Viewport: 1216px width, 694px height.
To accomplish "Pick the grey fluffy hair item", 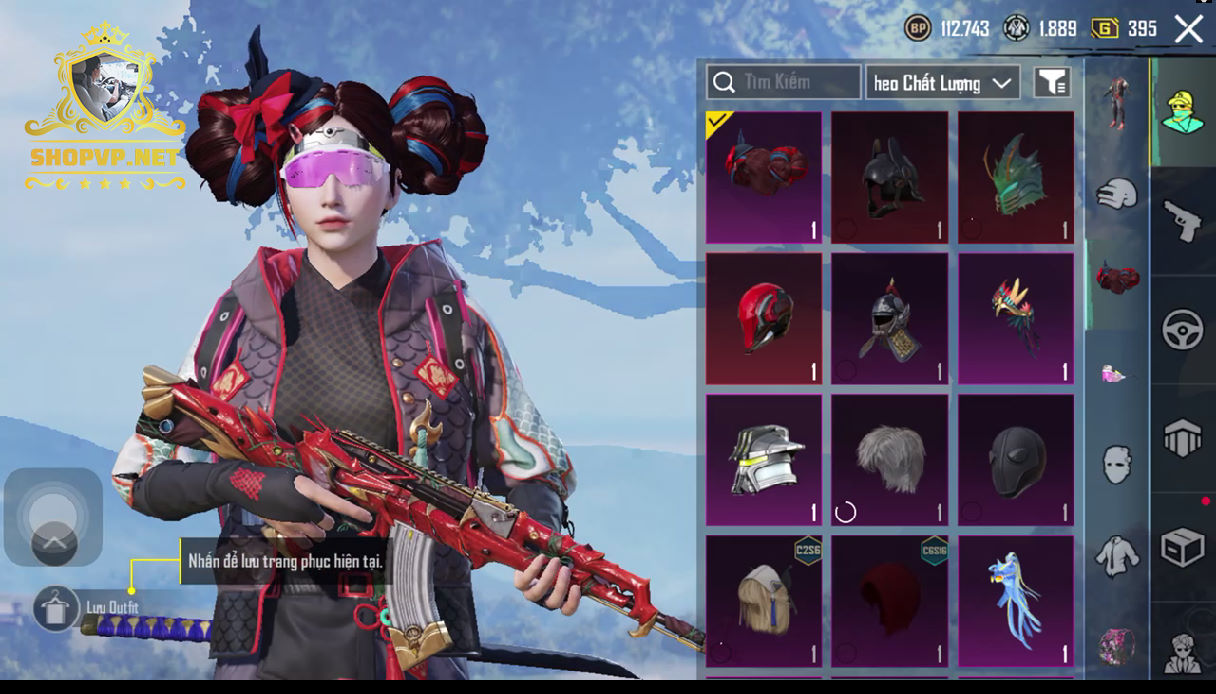I will [x=889, y=460].
